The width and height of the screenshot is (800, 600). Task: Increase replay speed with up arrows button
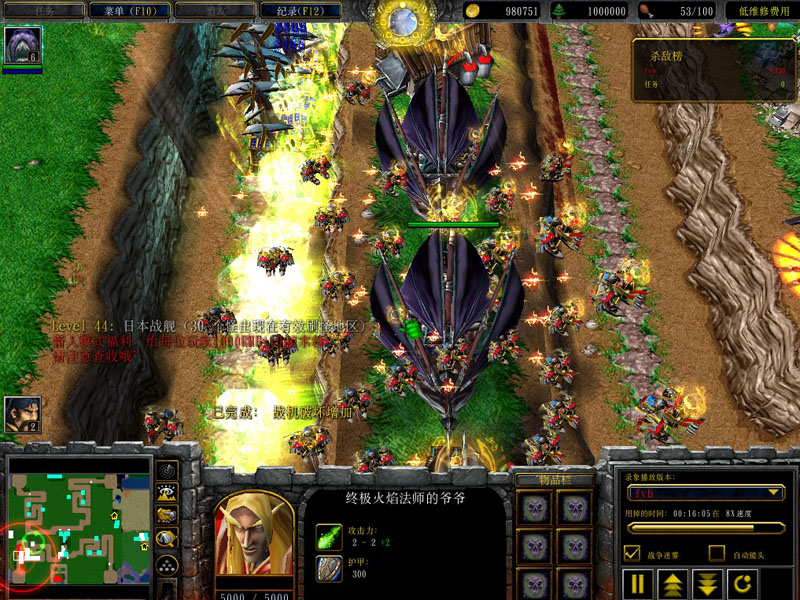click(x=672, y=584)
